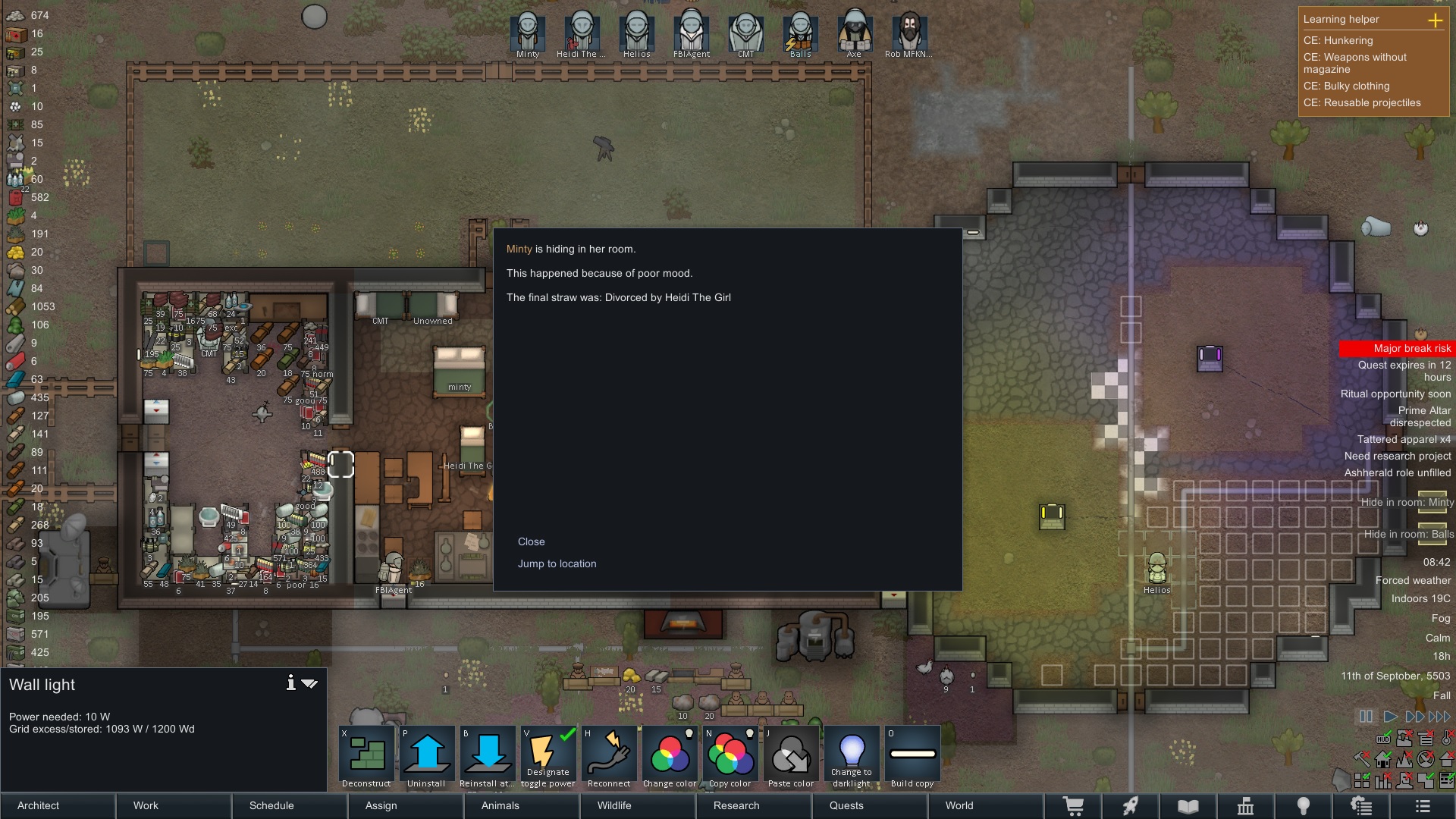Screen dimensions: 1456x819
Task: Collapse the Wall light inspect pane
Action: (x=310, y=683)
